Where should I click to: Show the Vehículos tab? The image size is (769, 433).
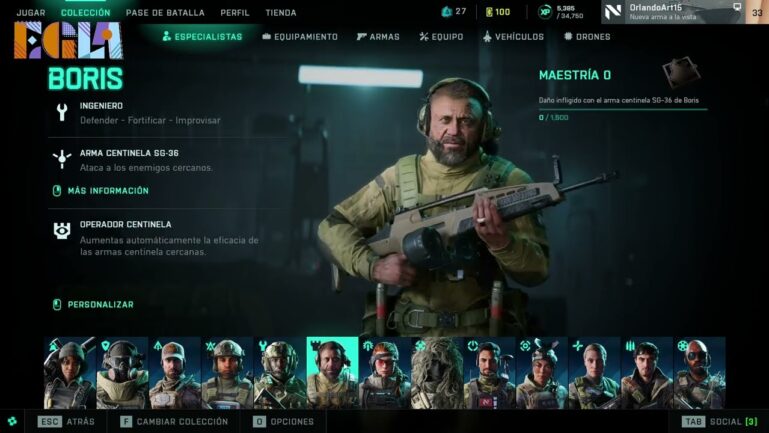[x=513, y=37]
